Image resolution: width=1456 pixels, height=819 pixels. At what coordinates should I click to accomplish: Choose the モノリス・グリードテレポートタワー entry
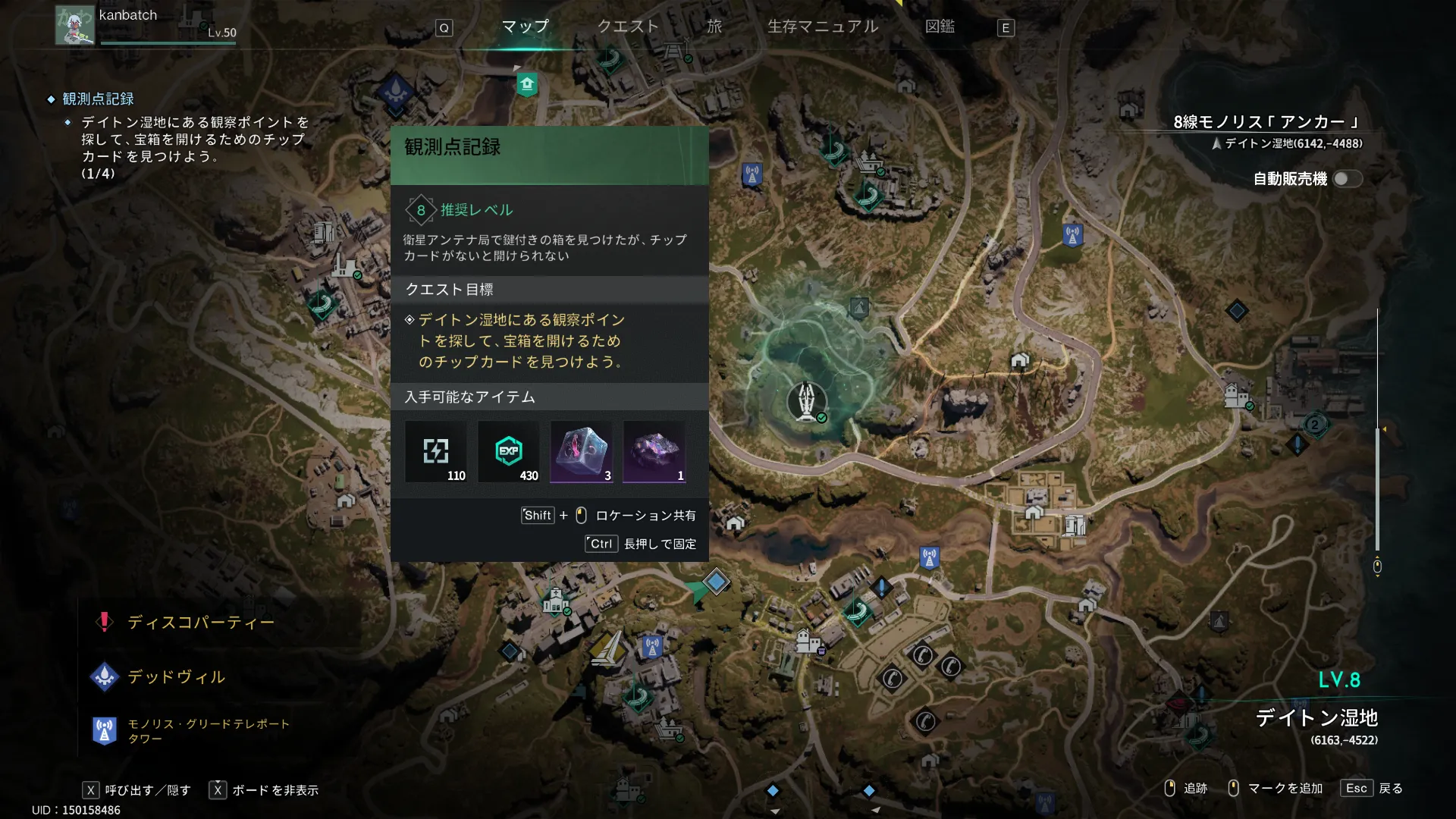pyautogui.click(x=208, y=731)
